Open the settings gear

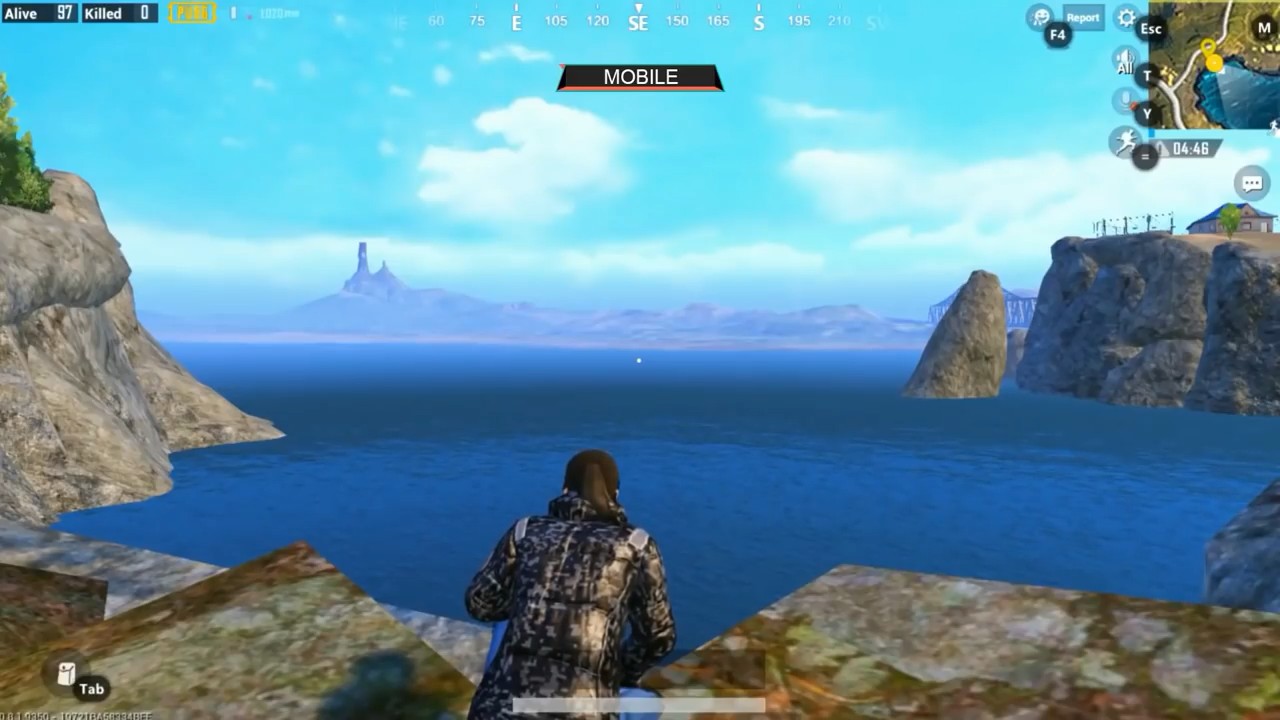tap(1127, 18)
